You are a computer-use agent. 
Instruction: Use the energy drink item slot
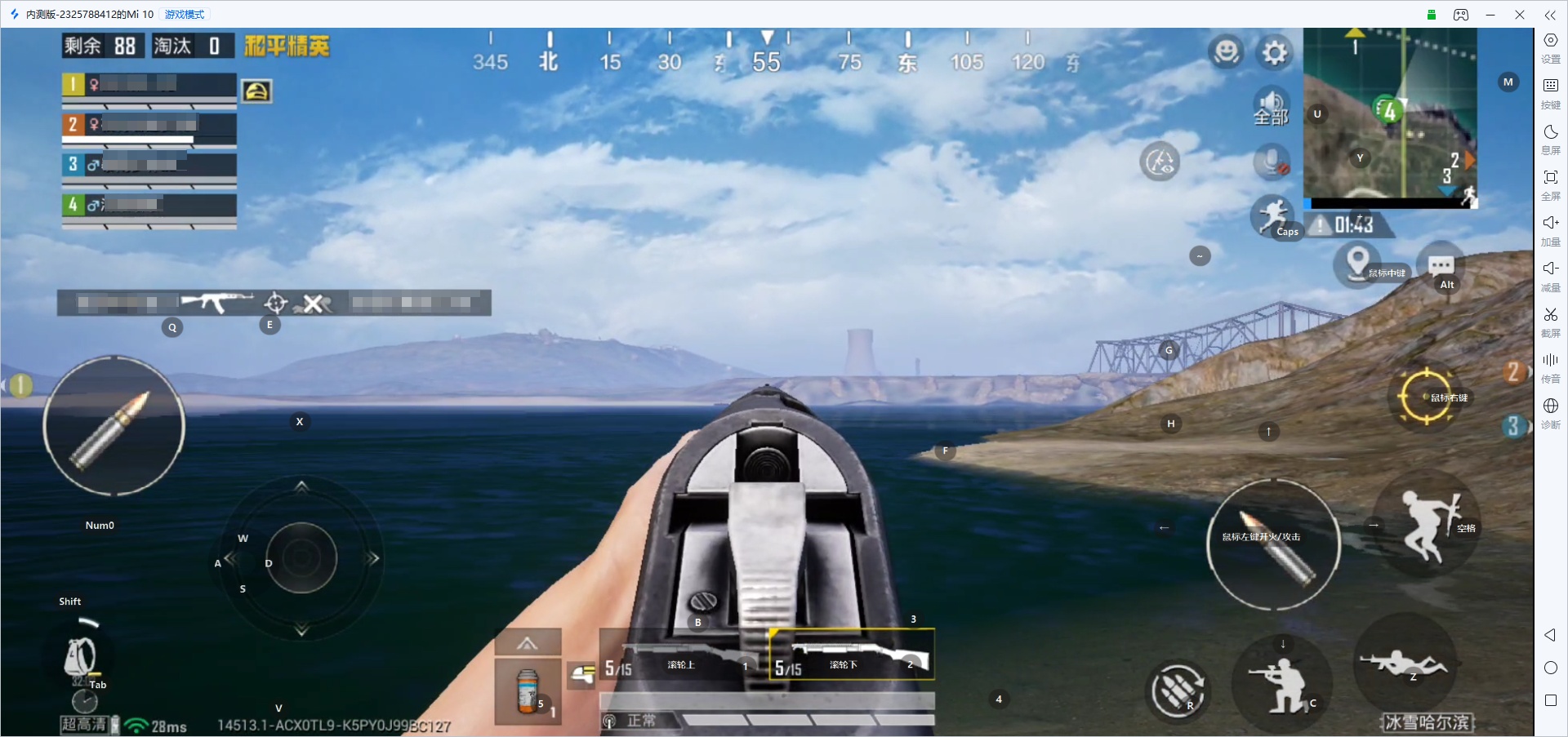528,690
